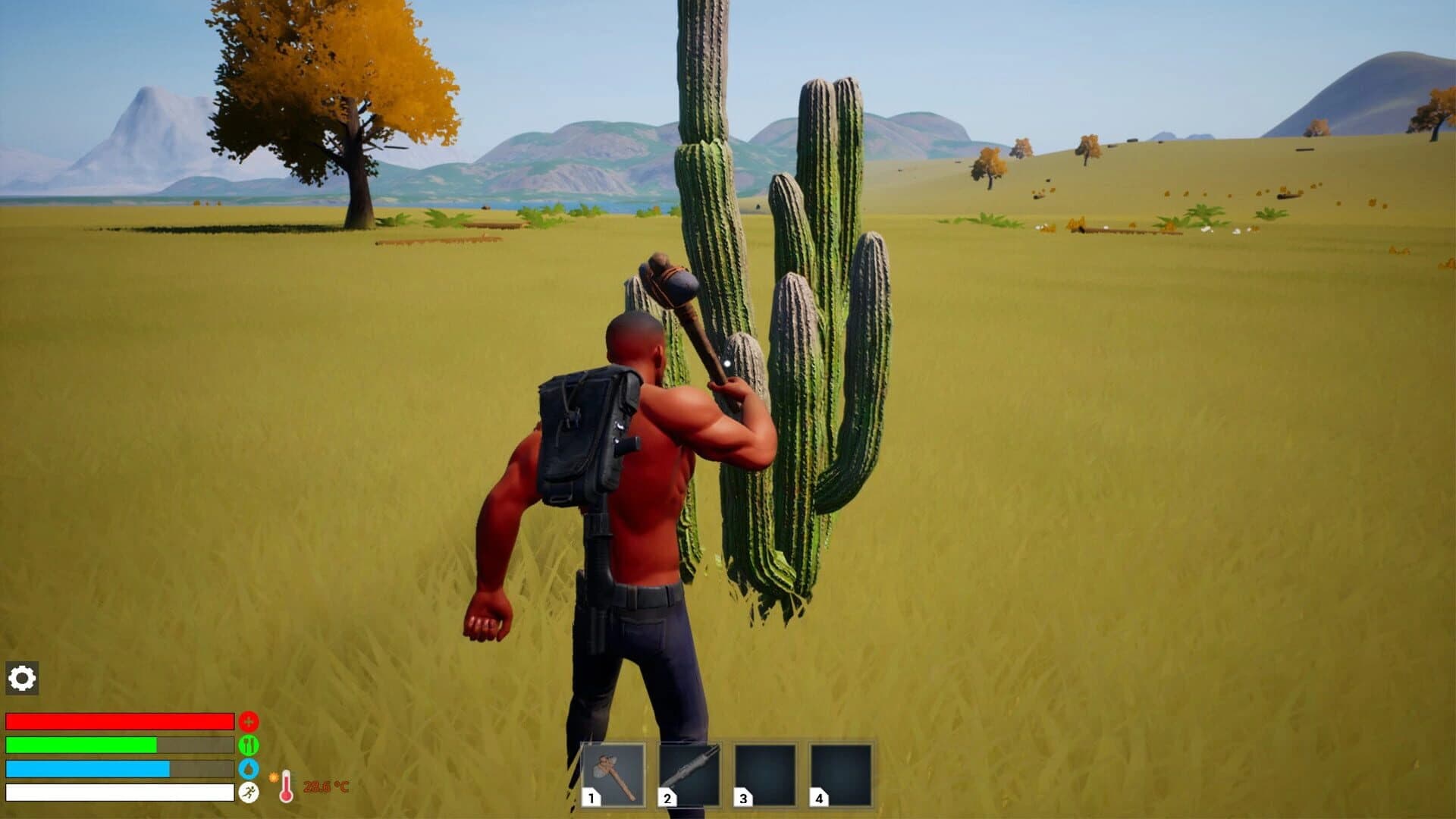Image resolution: width=1456 pixels, height=819 pixels.
Task: Equip the gun in hotbar slot 2
Action: coord(689,774)
